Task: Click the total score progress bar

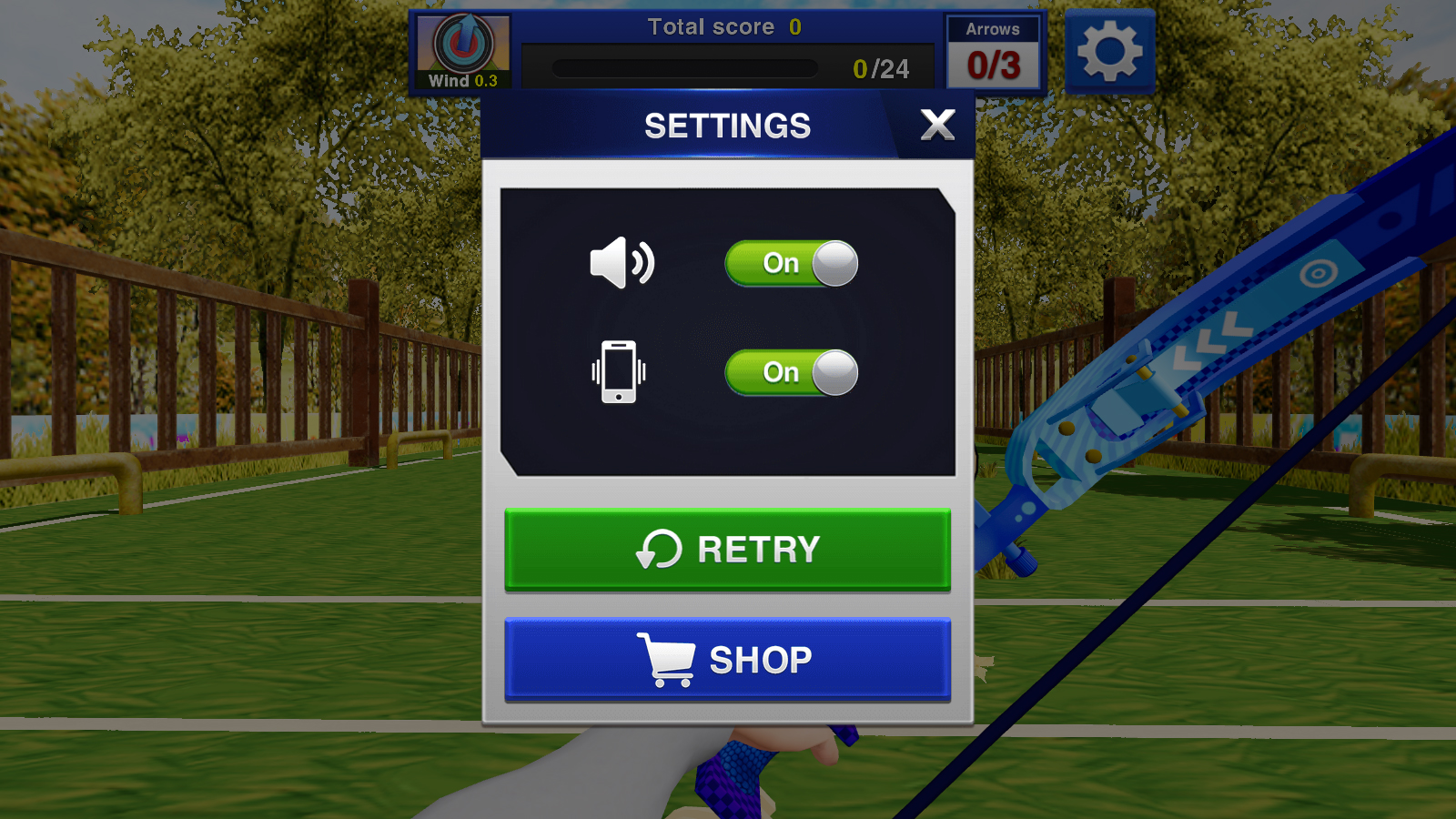Action: (687, 66)
